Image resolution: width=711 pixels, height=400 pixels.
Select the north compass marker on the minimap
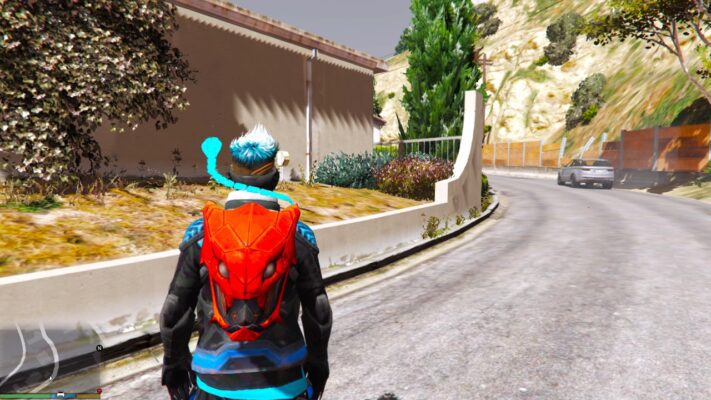pyautogui.click(x=99, y=348)
